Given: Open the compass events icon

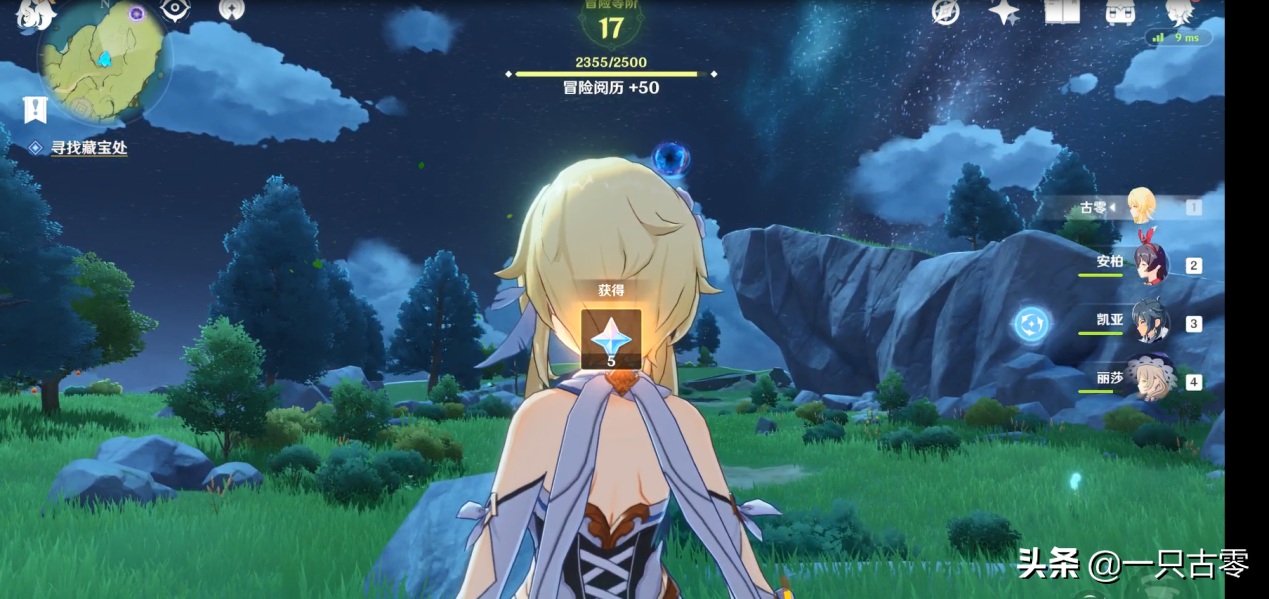Looking at the screenshot, I should 945,12.
